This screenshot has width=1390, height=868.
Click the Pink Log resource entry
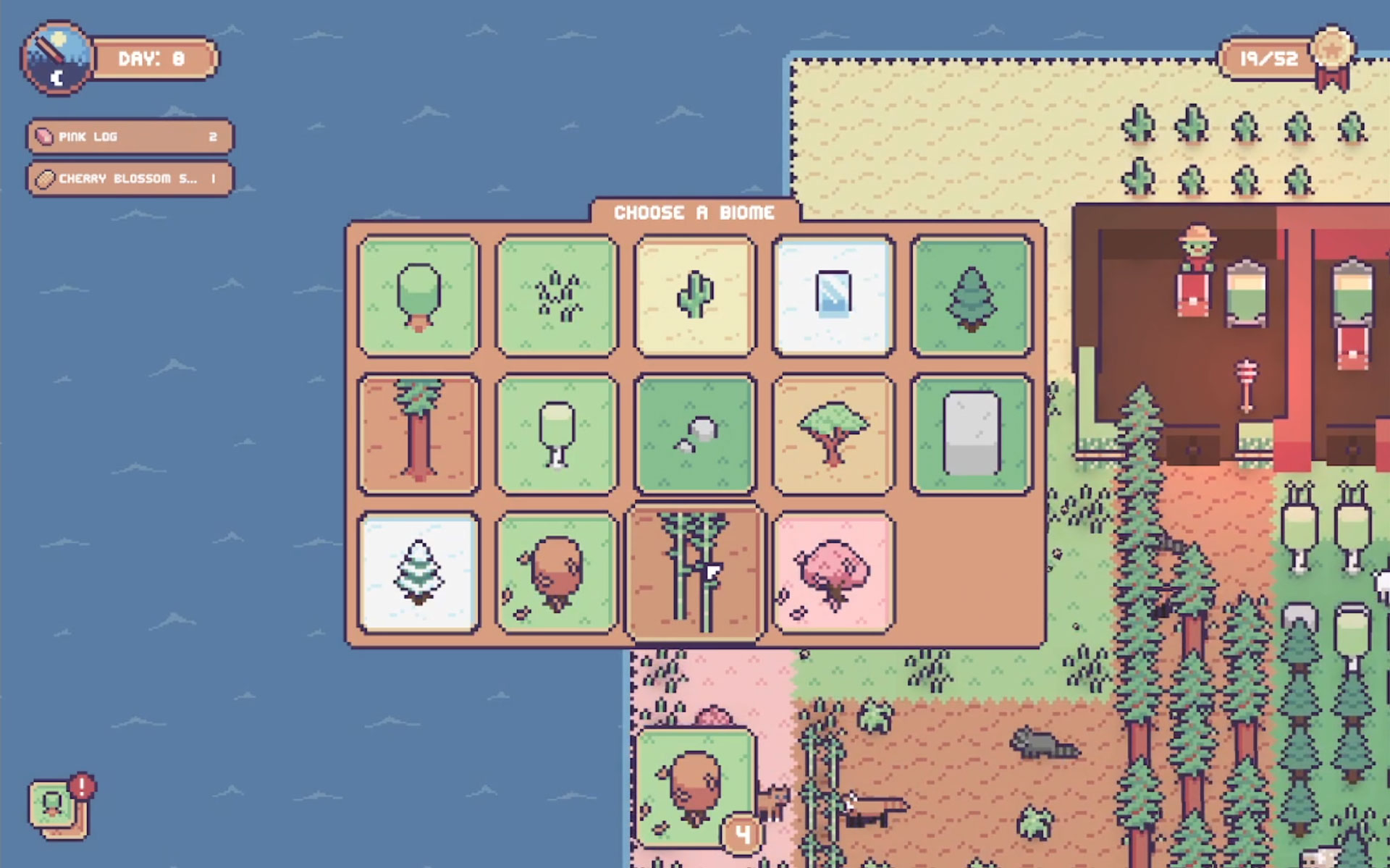(130, 137)
